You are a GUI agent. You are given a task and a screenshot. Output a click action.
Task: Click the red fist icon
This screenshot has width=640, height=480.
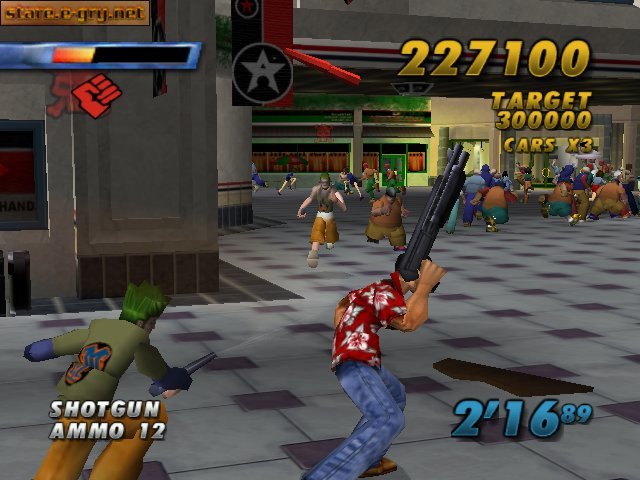click(97, 96)
